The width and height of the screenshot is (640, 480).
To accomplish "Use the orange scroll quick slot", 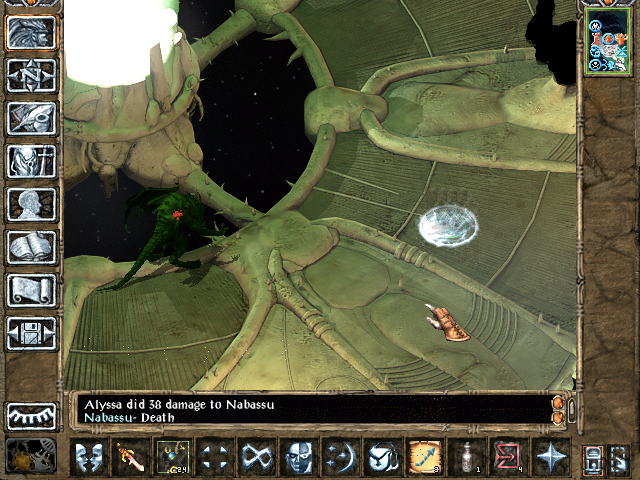I will (x=424, y=458).
